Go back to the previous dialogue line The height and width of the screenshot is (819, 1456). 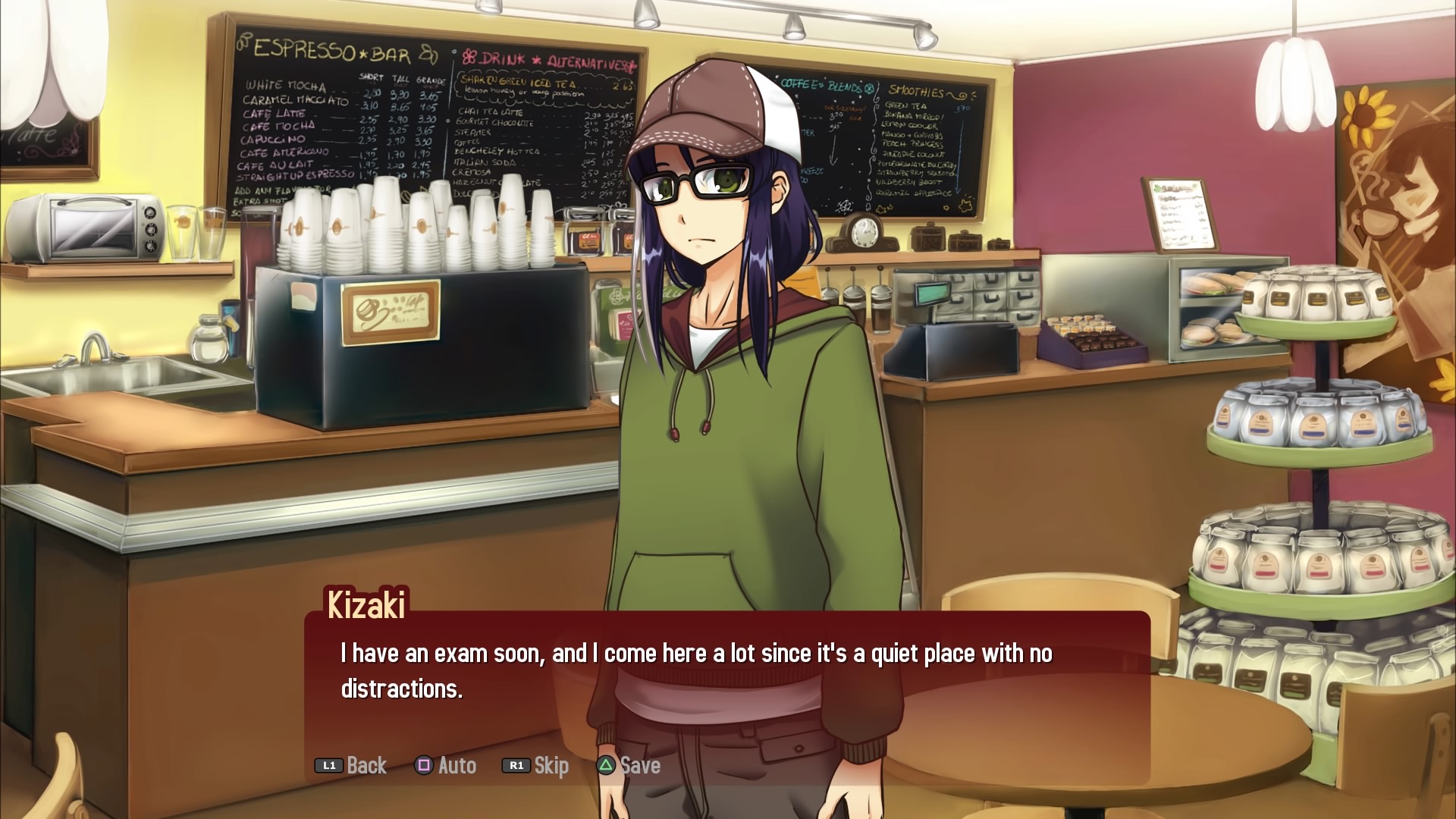pyautogui.click(x=352, y=765)
